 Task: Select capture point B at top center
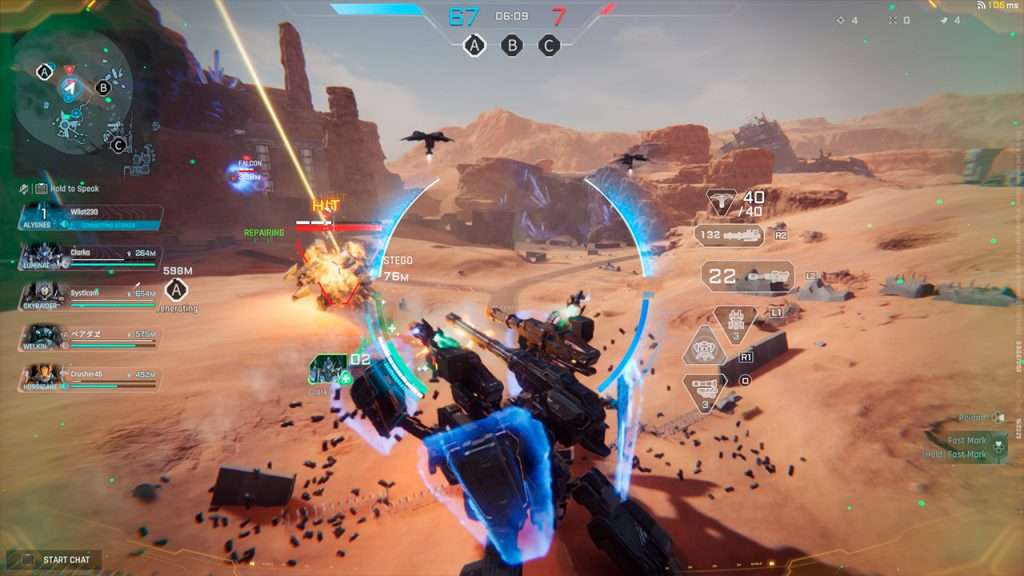512,45
